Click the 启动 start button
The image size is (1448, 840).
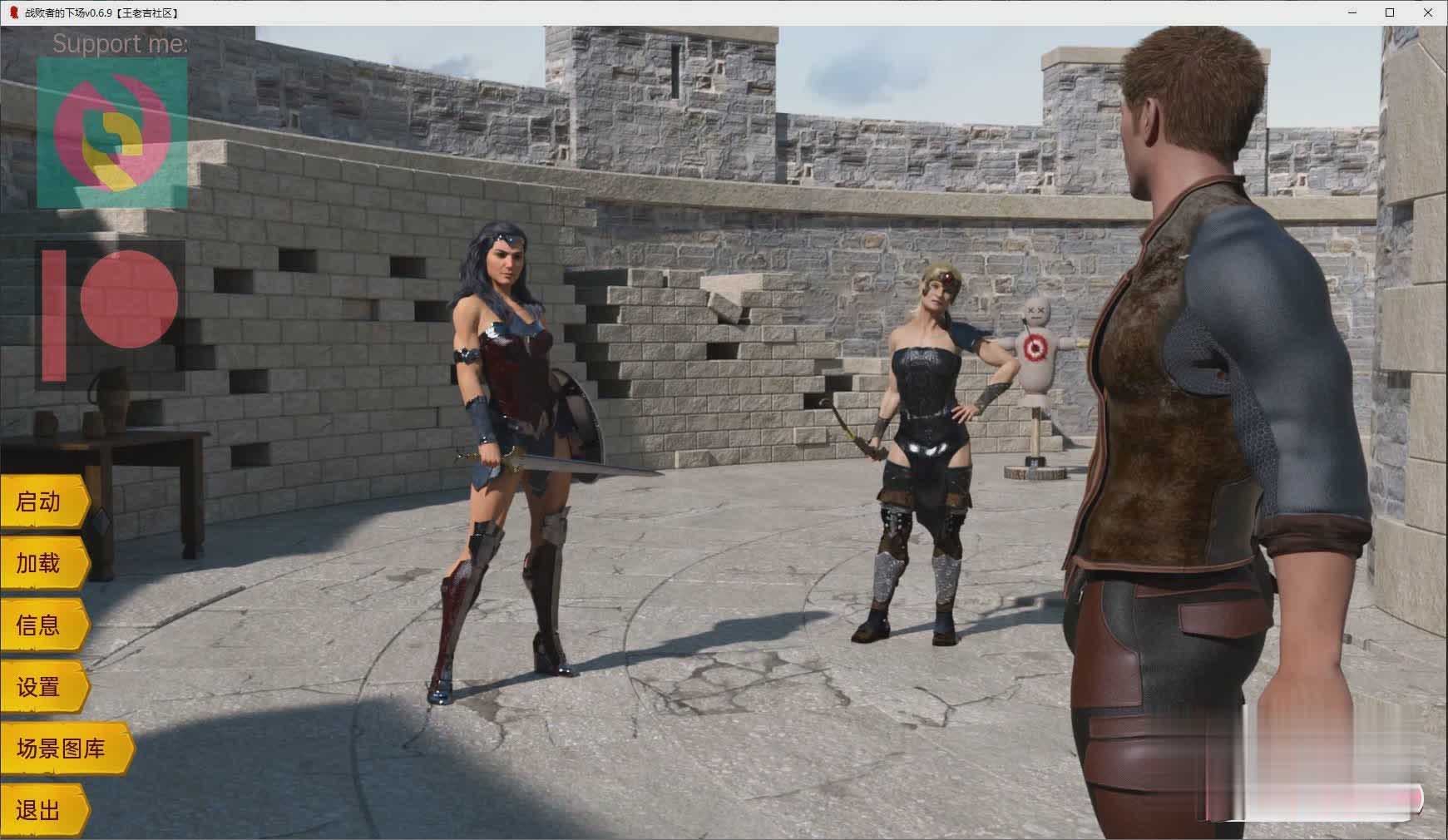coord(43,502)
